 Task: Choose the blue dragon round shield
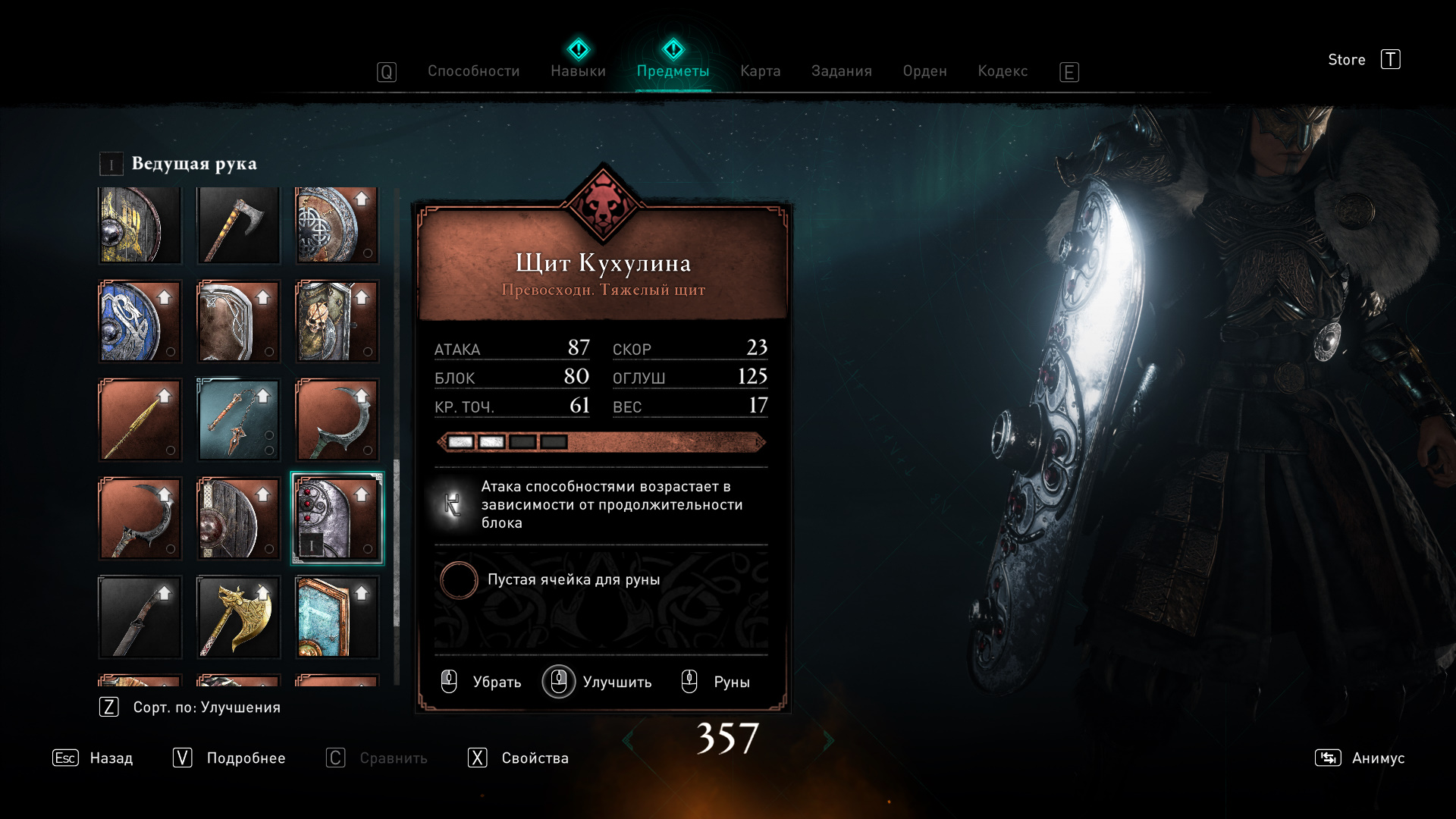[x=140, y=322]
